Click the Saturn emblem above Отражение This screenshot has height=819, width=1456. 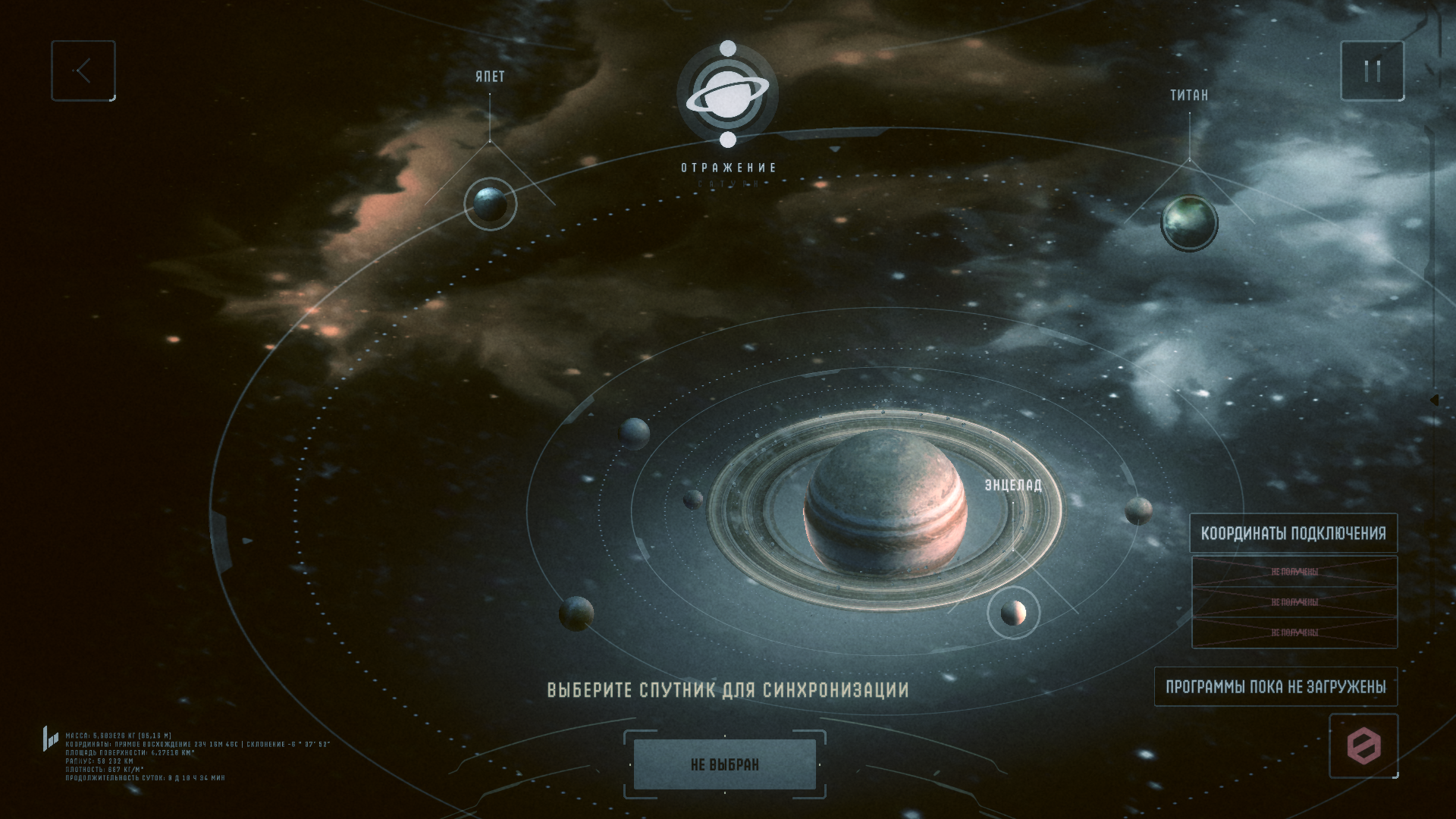click(727, 95)
